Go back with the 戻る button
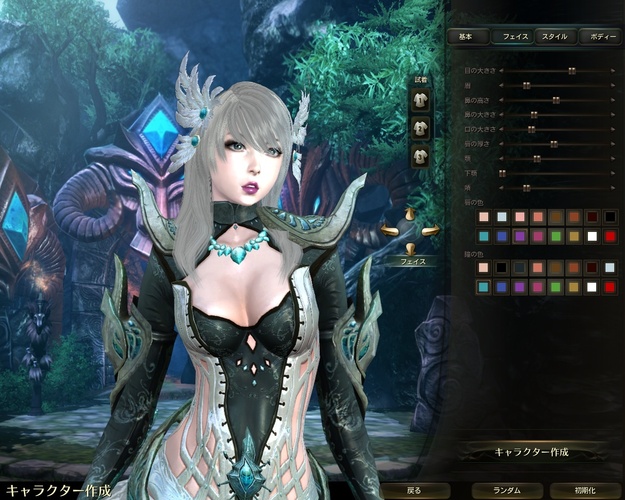 [x=415, y=491]
